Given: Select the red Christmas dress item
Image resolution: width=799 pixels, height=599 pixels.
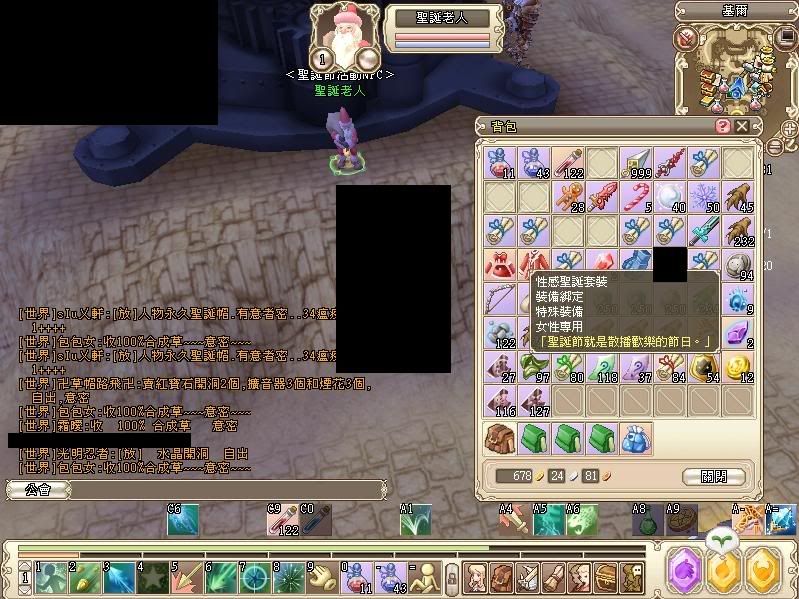Looking at the screenshot, I should pos(500,264).
